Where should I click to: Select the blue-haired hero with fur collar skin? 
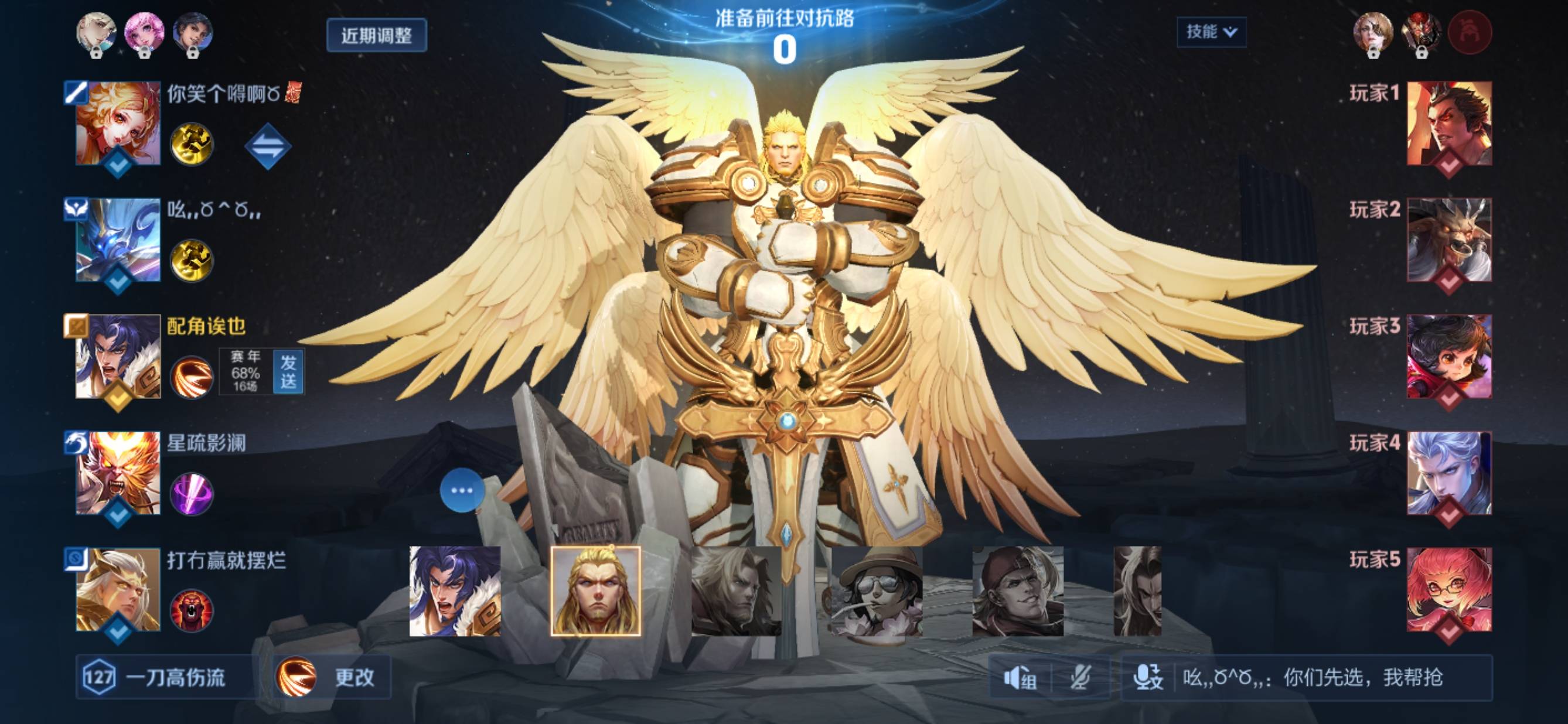455,591
